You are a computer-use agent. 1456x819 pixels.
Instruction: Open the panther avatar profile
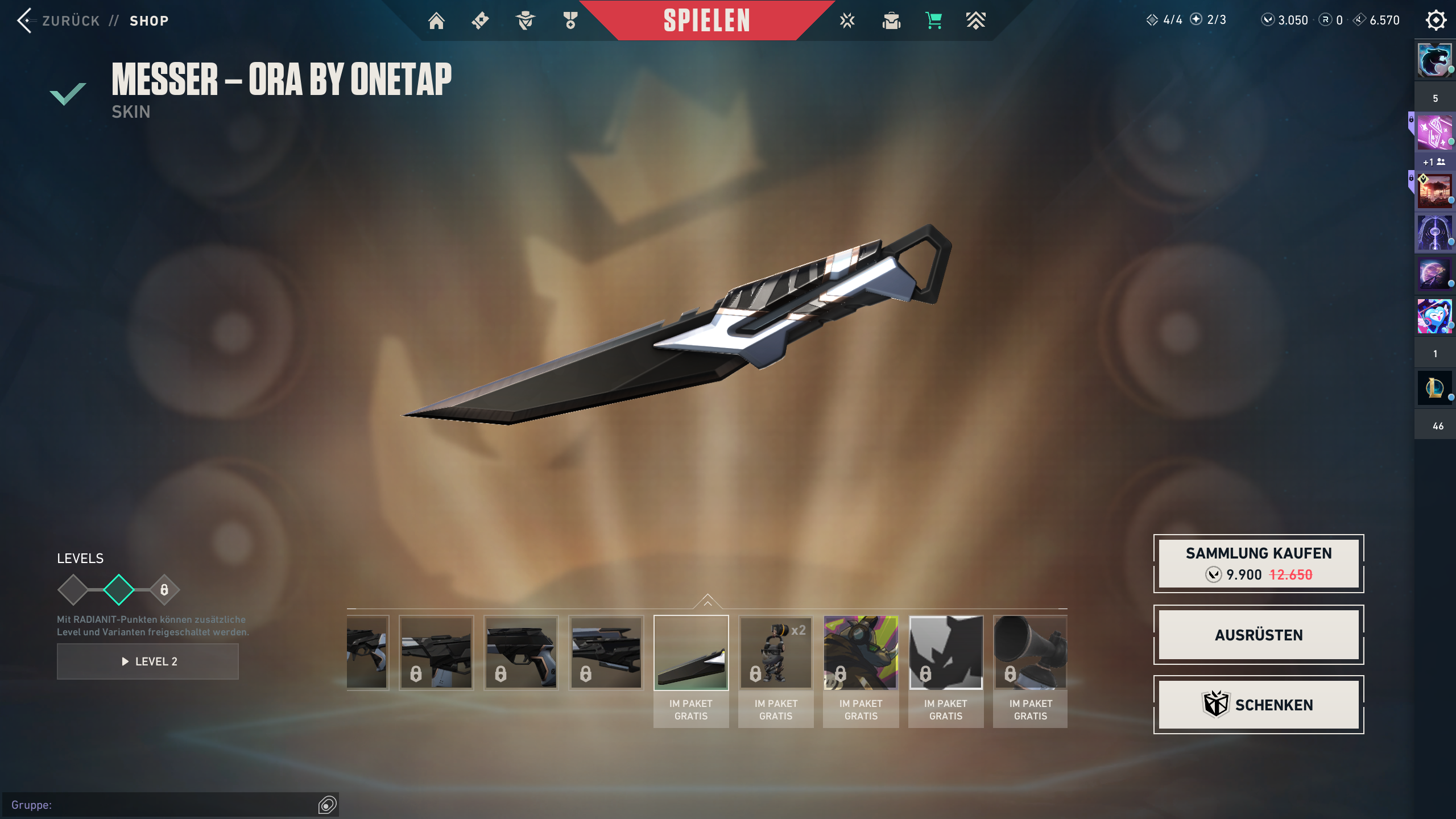point(1434,60)
